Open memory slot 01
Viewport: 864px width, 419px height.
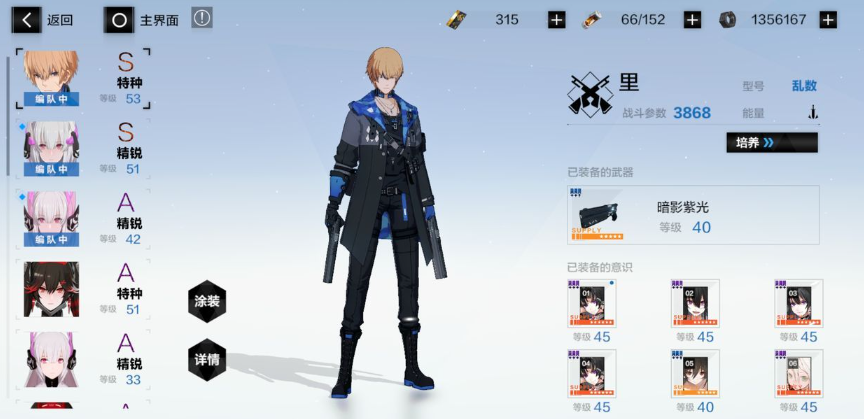(592, 305)
